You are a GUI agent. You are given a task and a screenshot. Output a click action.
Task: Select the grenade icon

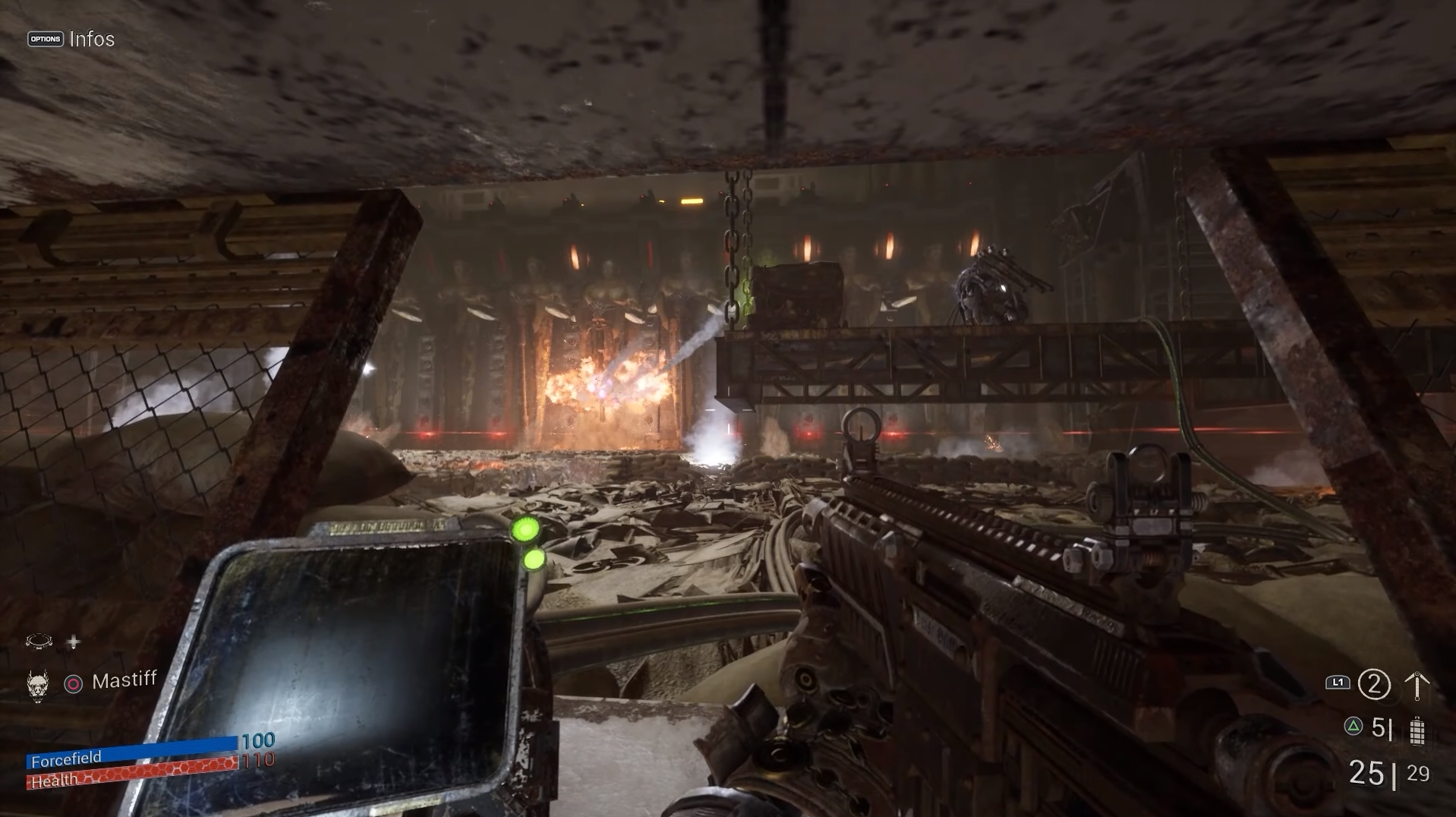pos(1417,730)
